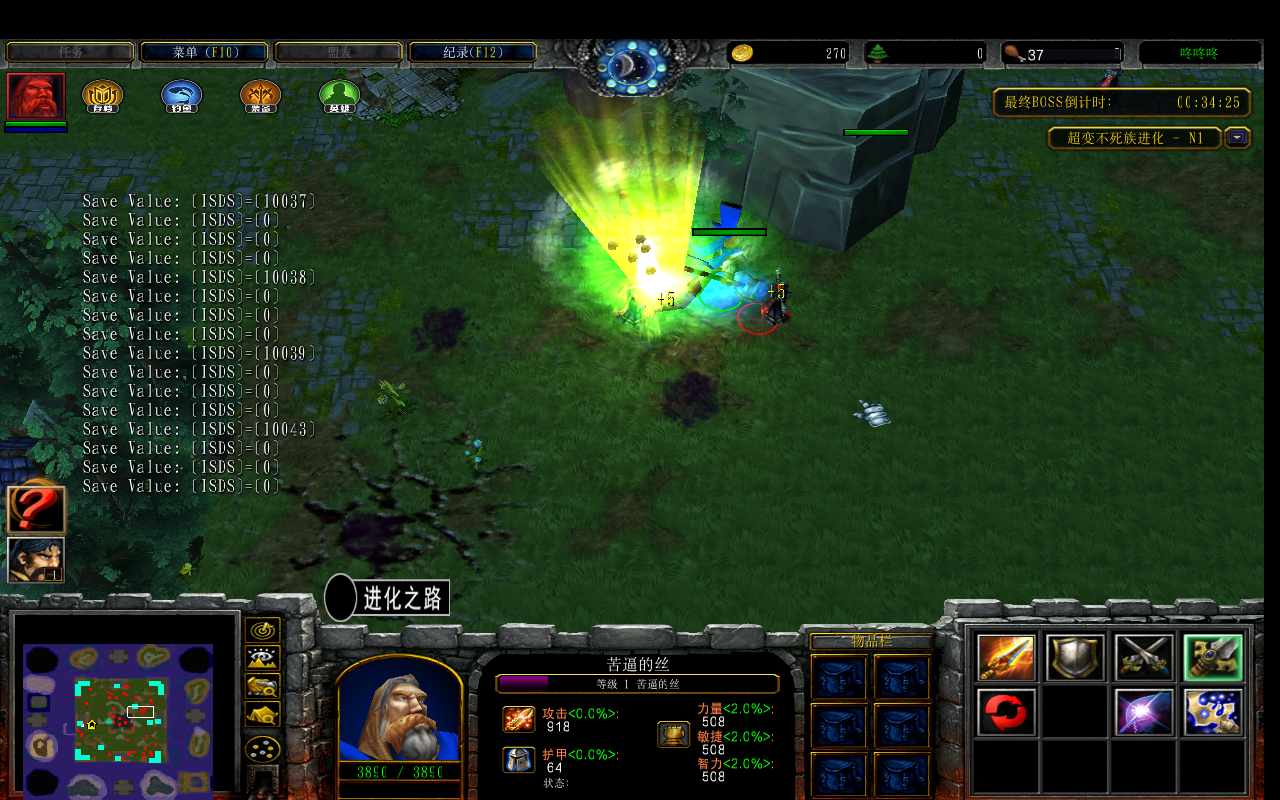Click the orange crossed-weapons icon
Viewport: 1280px width, 800px height.
click(260, 96)
